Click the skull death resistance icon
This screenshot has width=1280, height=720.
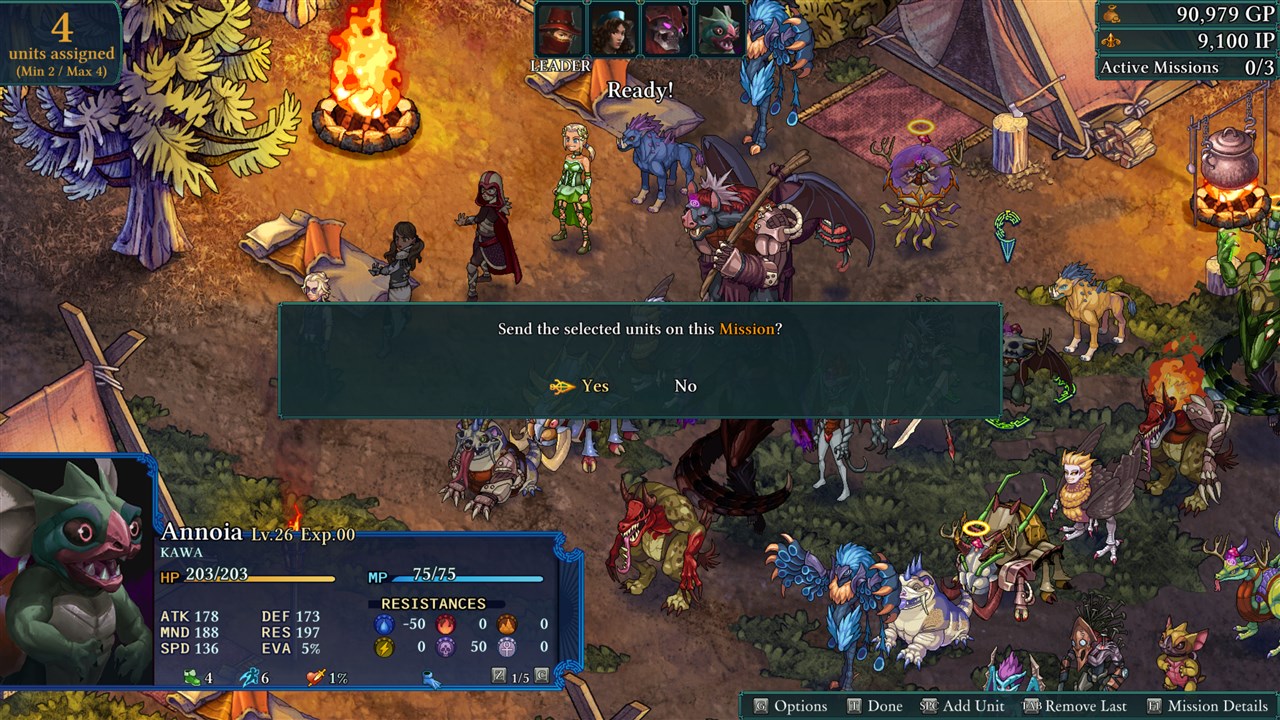pyautogui.click(x=446, y=647)
